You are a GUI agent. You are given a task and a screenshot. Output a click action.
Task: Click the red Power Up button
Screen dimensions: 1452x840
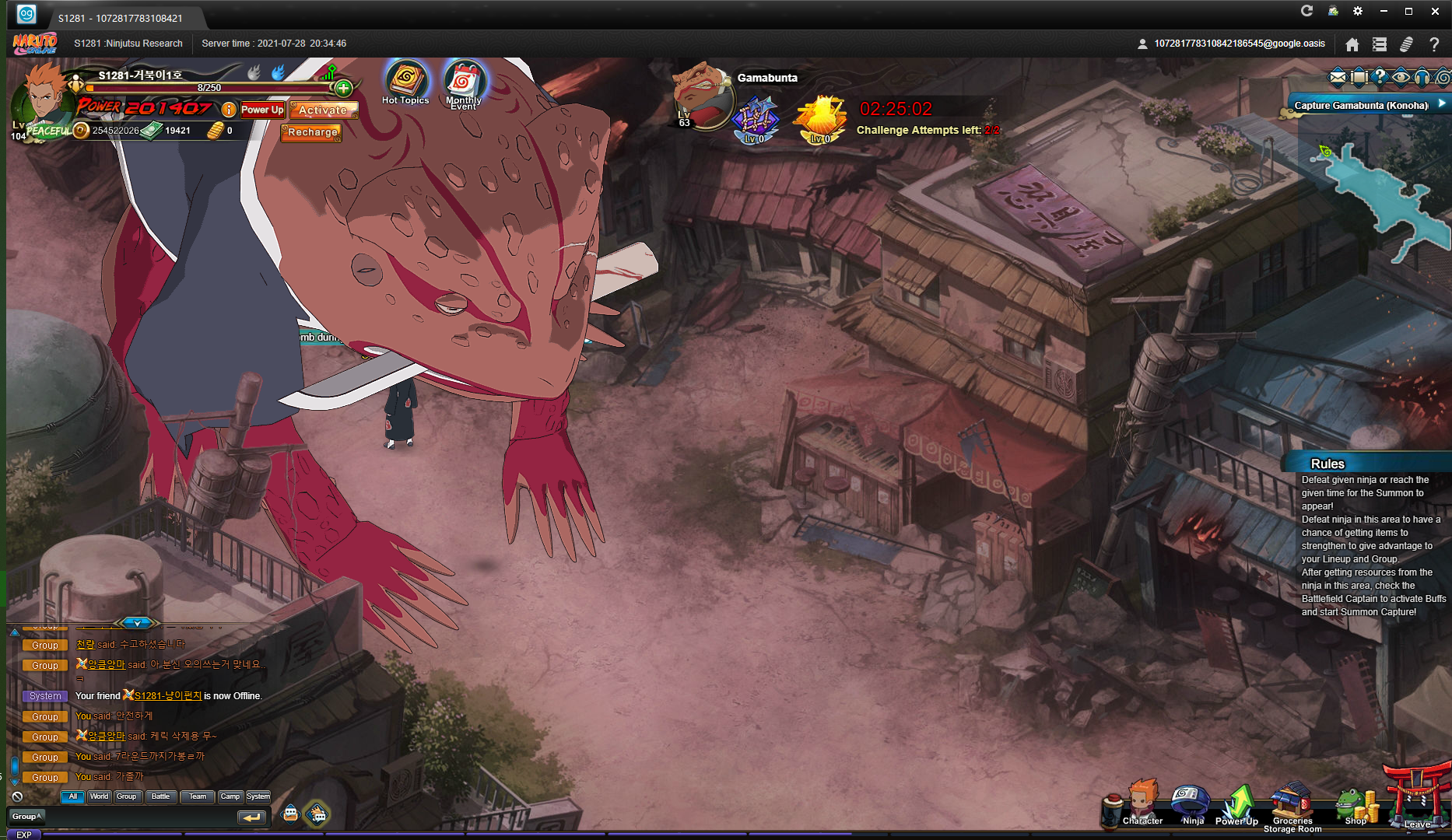point(262,110)
